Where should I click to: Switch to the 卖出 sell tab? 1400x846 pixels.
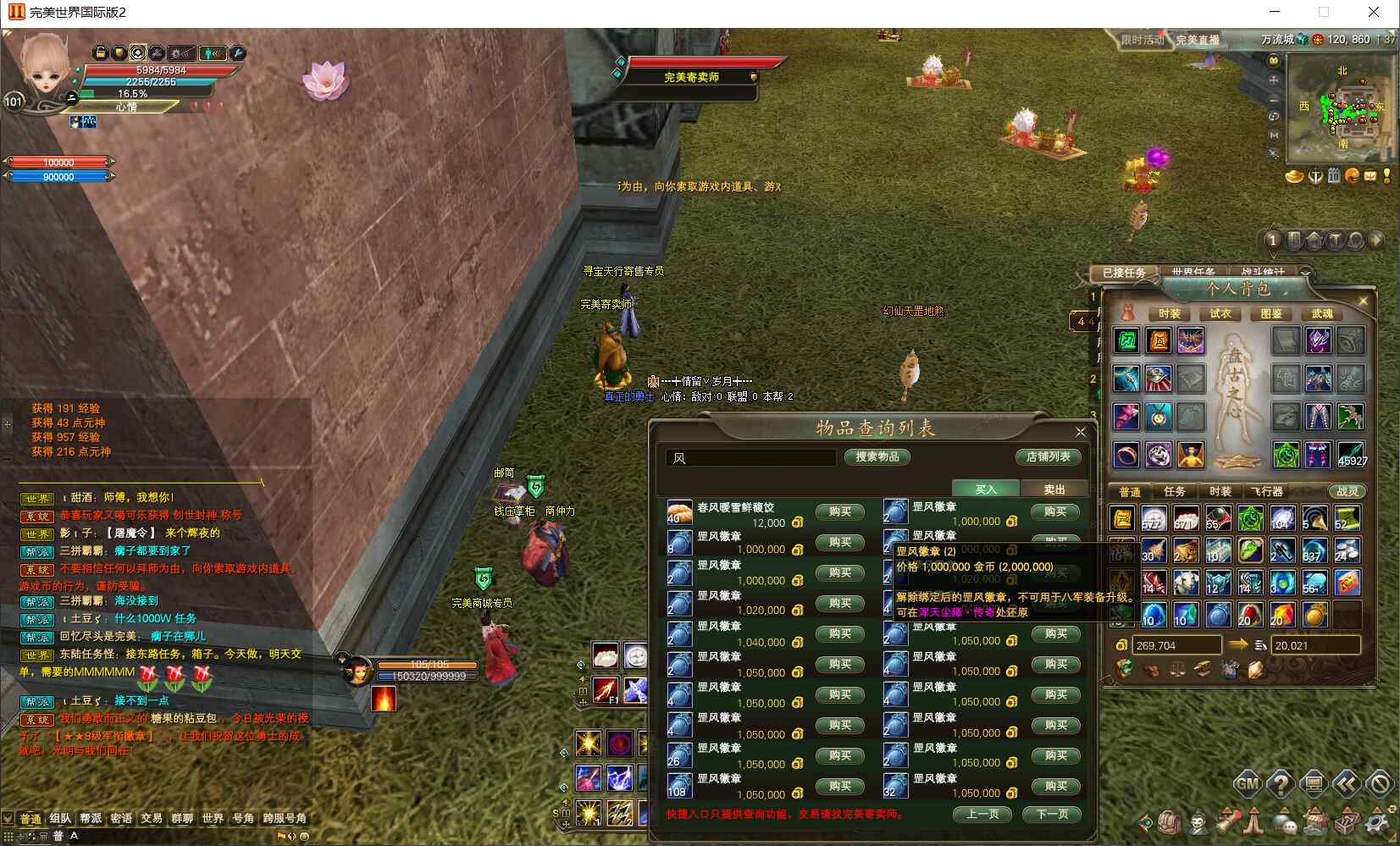tap(1054, 489)
